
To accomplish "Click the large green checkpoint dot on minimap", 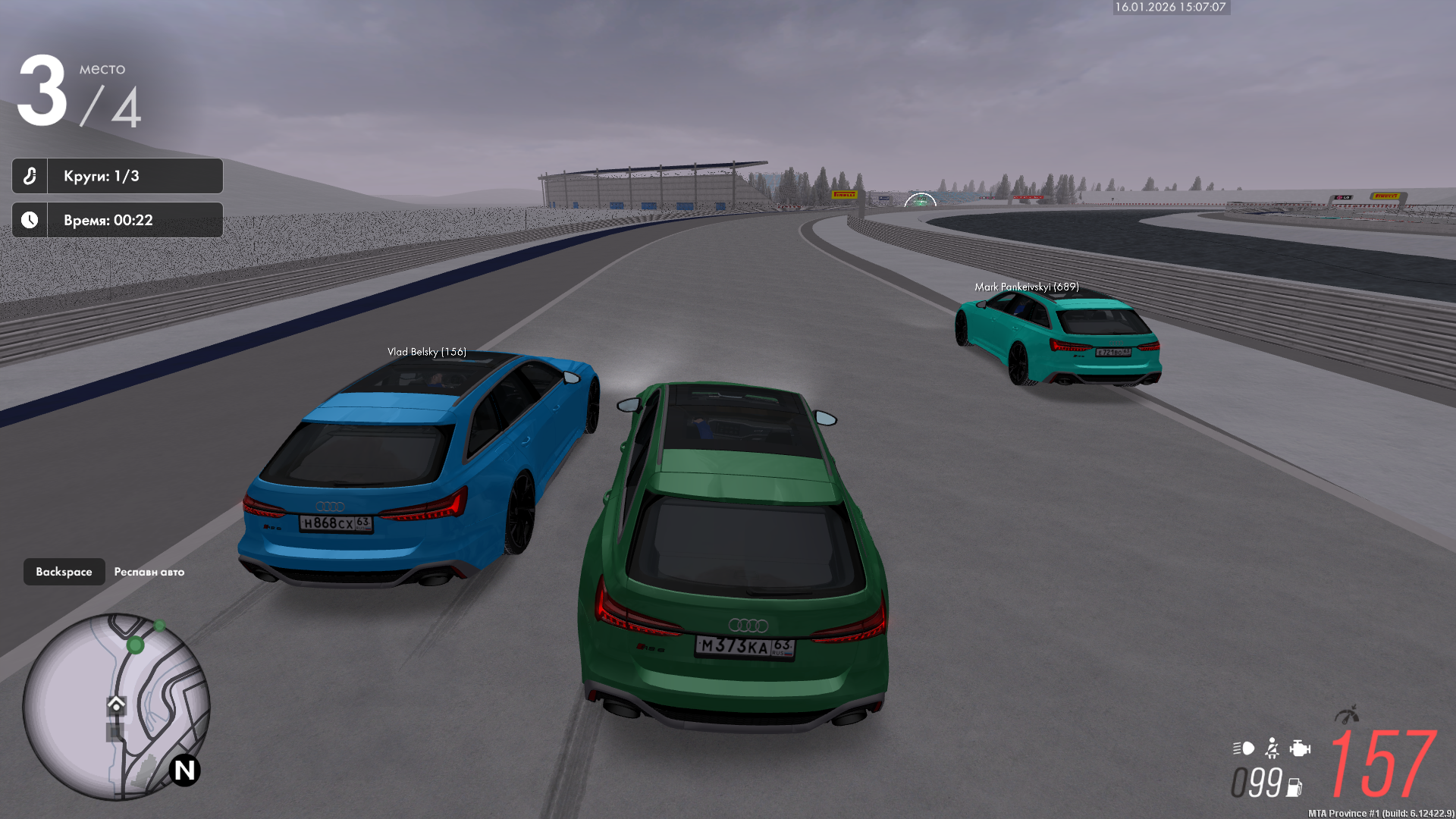I will 136,645.
